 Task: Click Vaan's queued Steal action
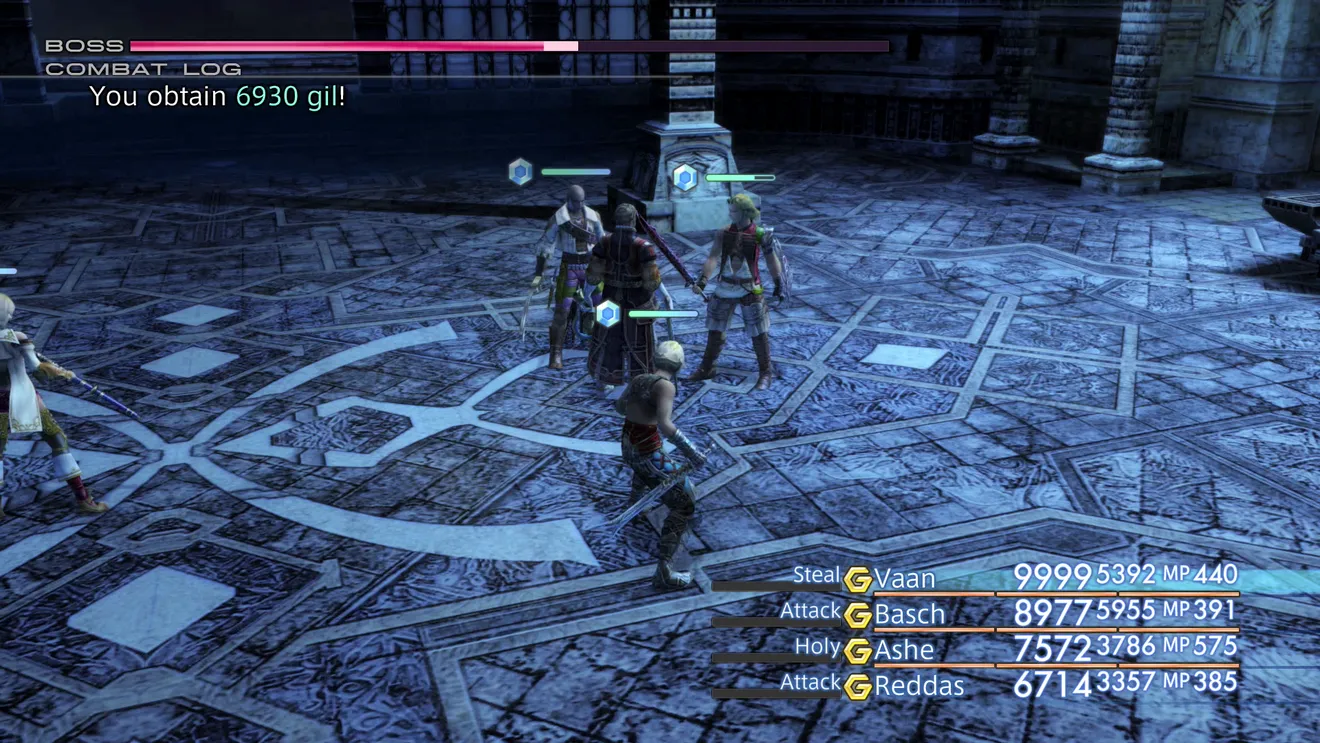point(816,575)
